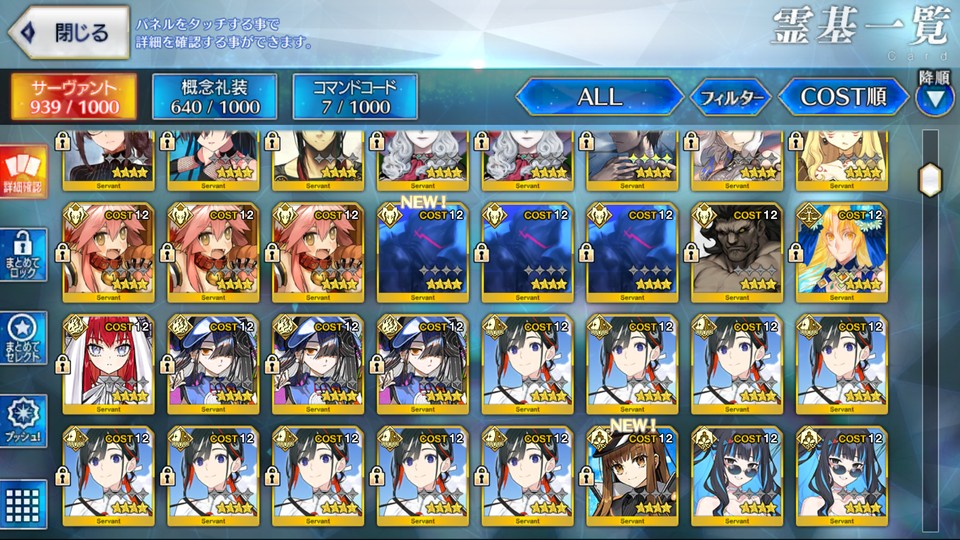
Task: Open the フィルター filter options
Action: point(730,98)
